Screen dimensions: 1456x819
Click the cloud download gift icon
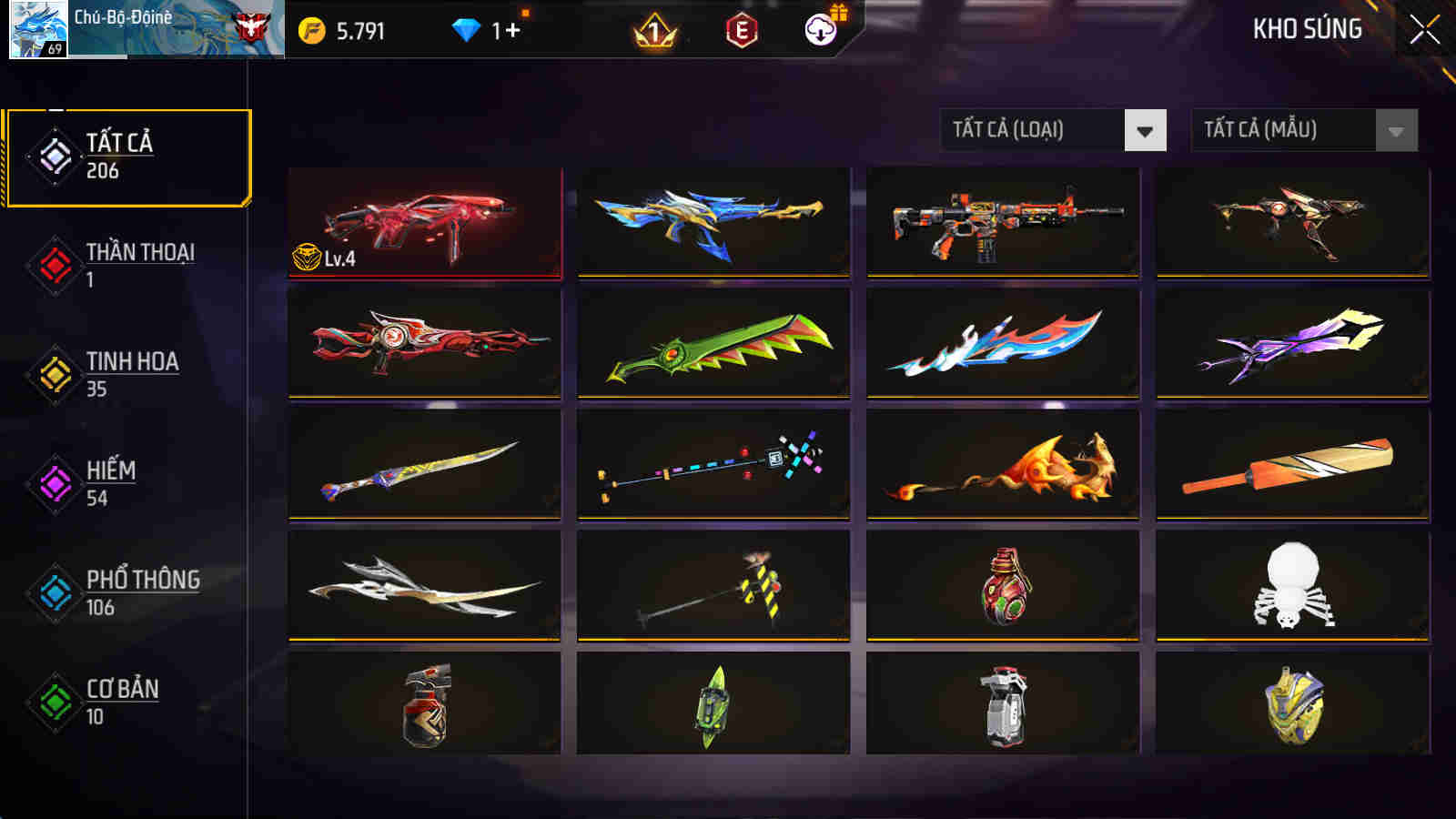(819, 30)
